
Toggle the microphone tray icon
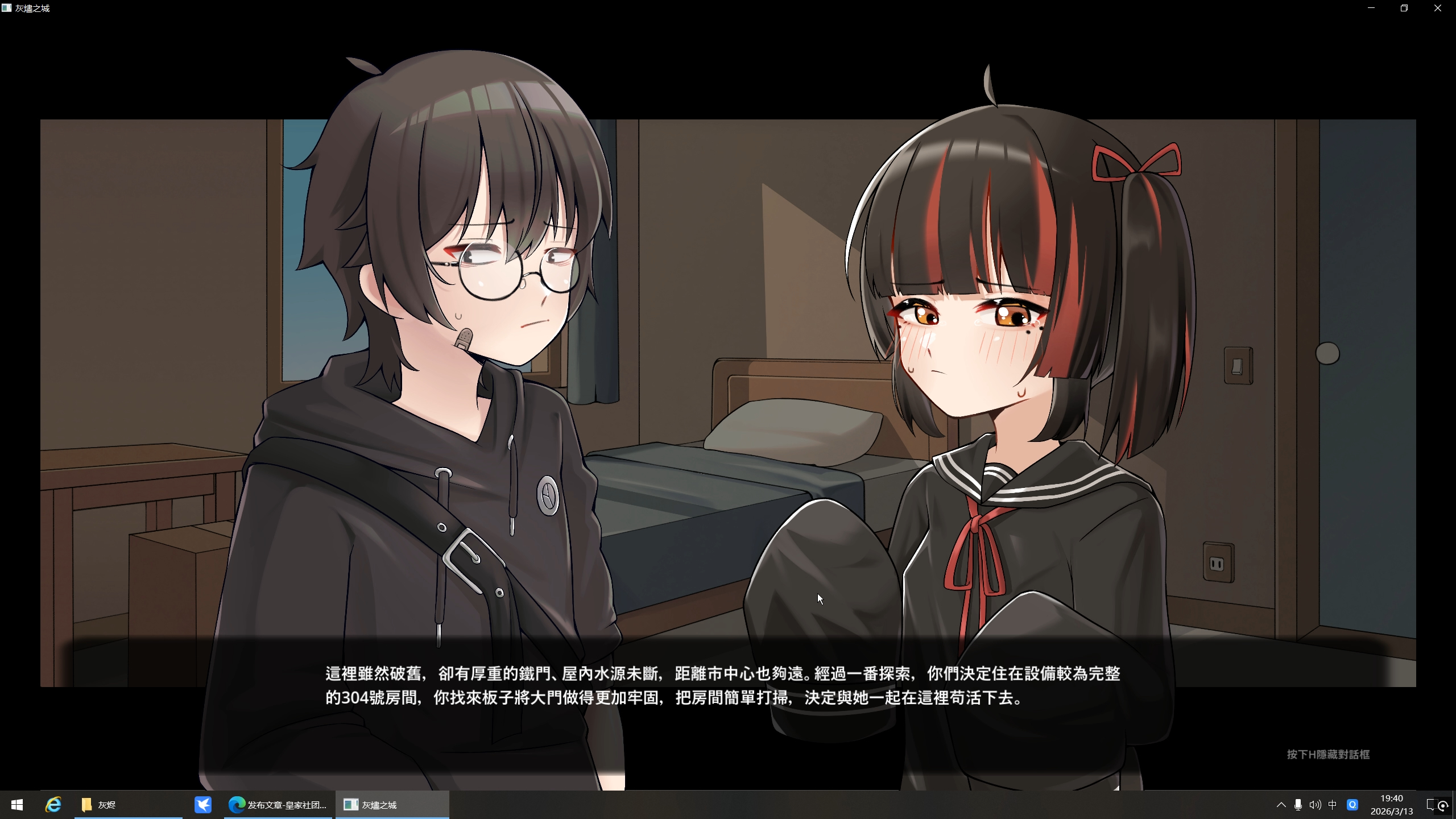(1298, 805)
